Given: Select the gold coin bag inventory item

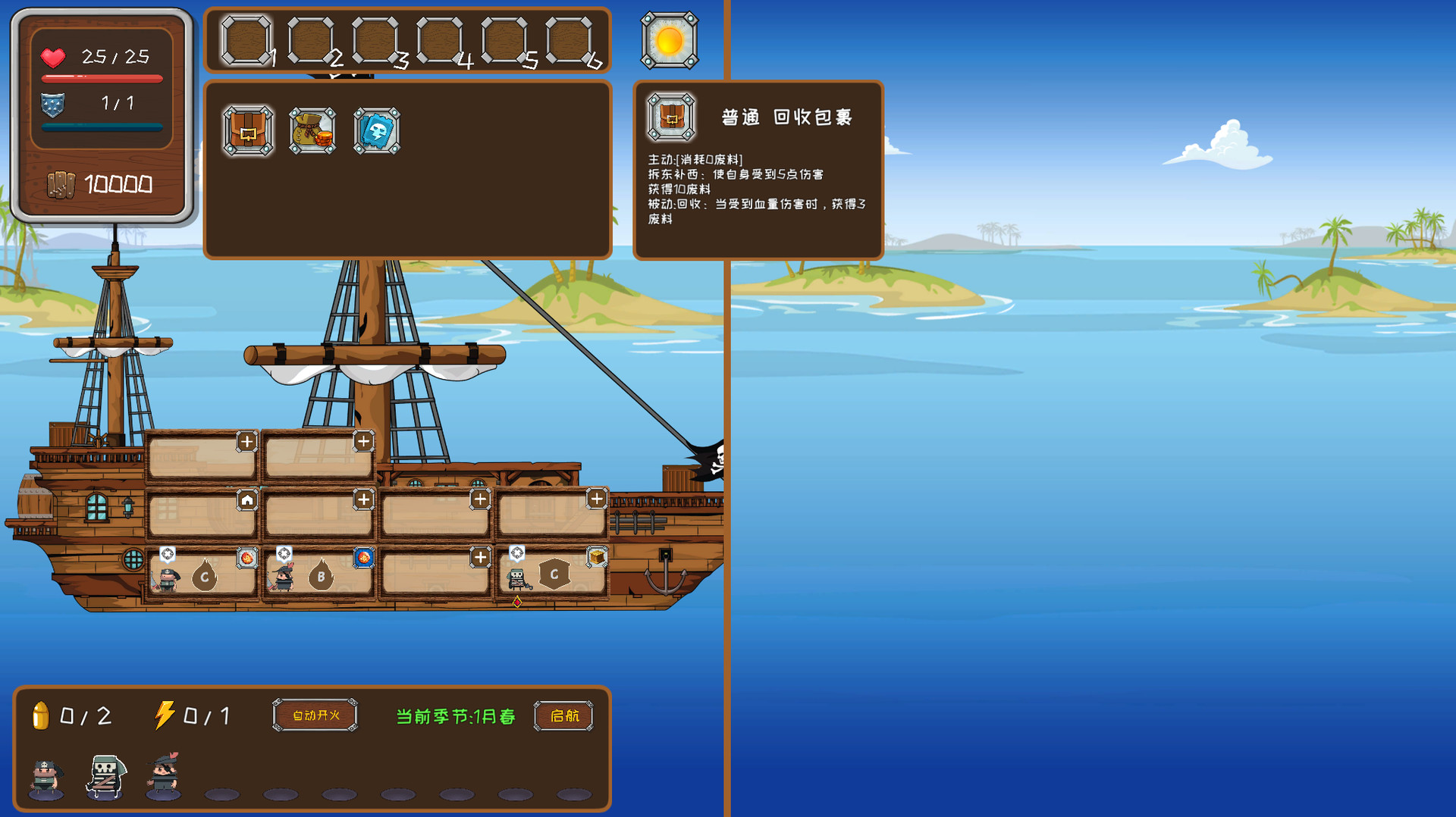Looking at the screenshot, I should pyautogui.click(x=312, y=131).
